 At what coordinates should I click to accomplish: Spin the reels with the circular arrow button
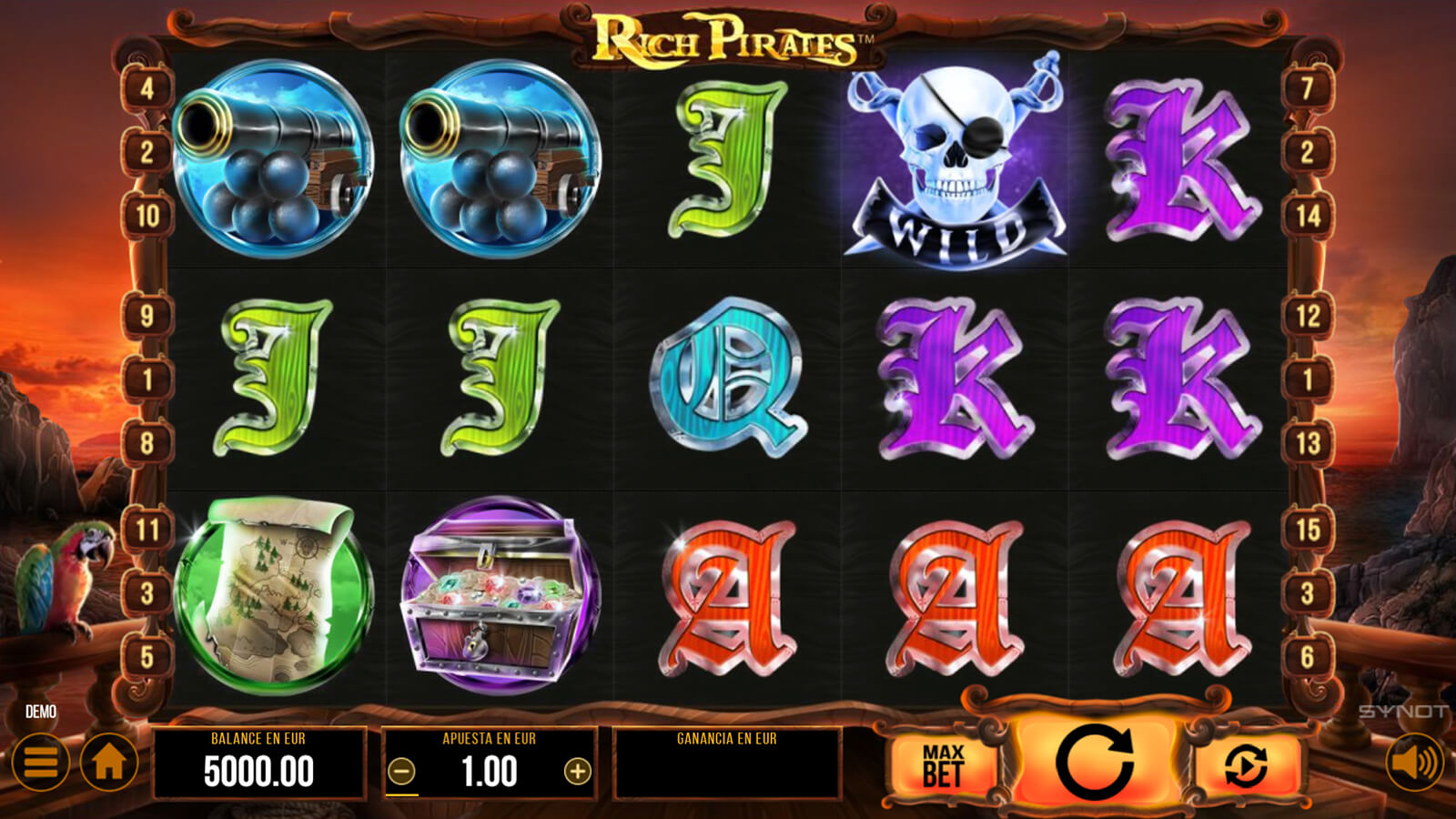[1094, 763]
